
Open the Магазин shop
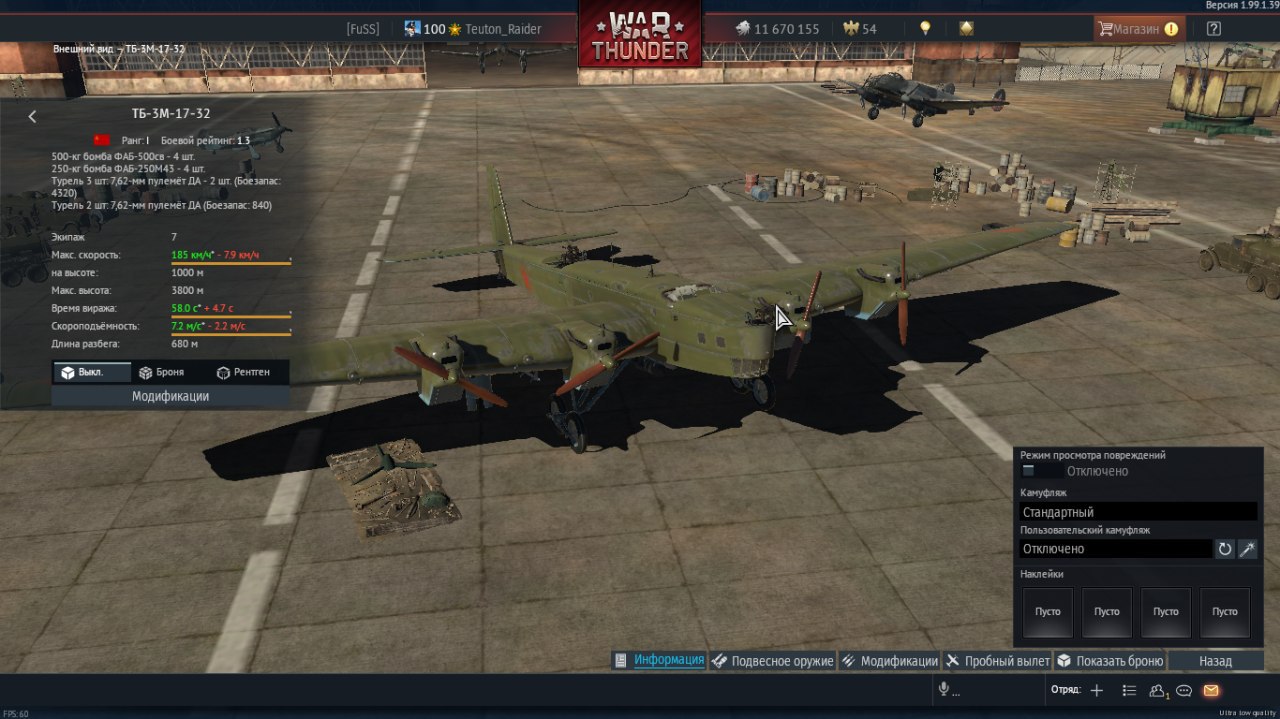click(1138, 29)
